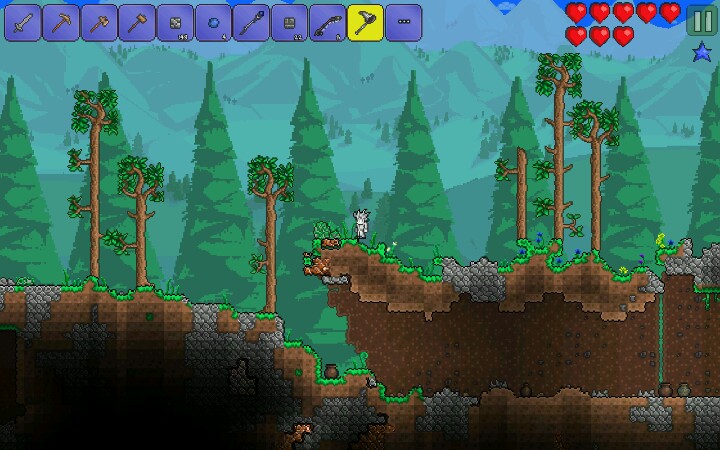Open inventory with the three-dots button

tap(403, 21)
